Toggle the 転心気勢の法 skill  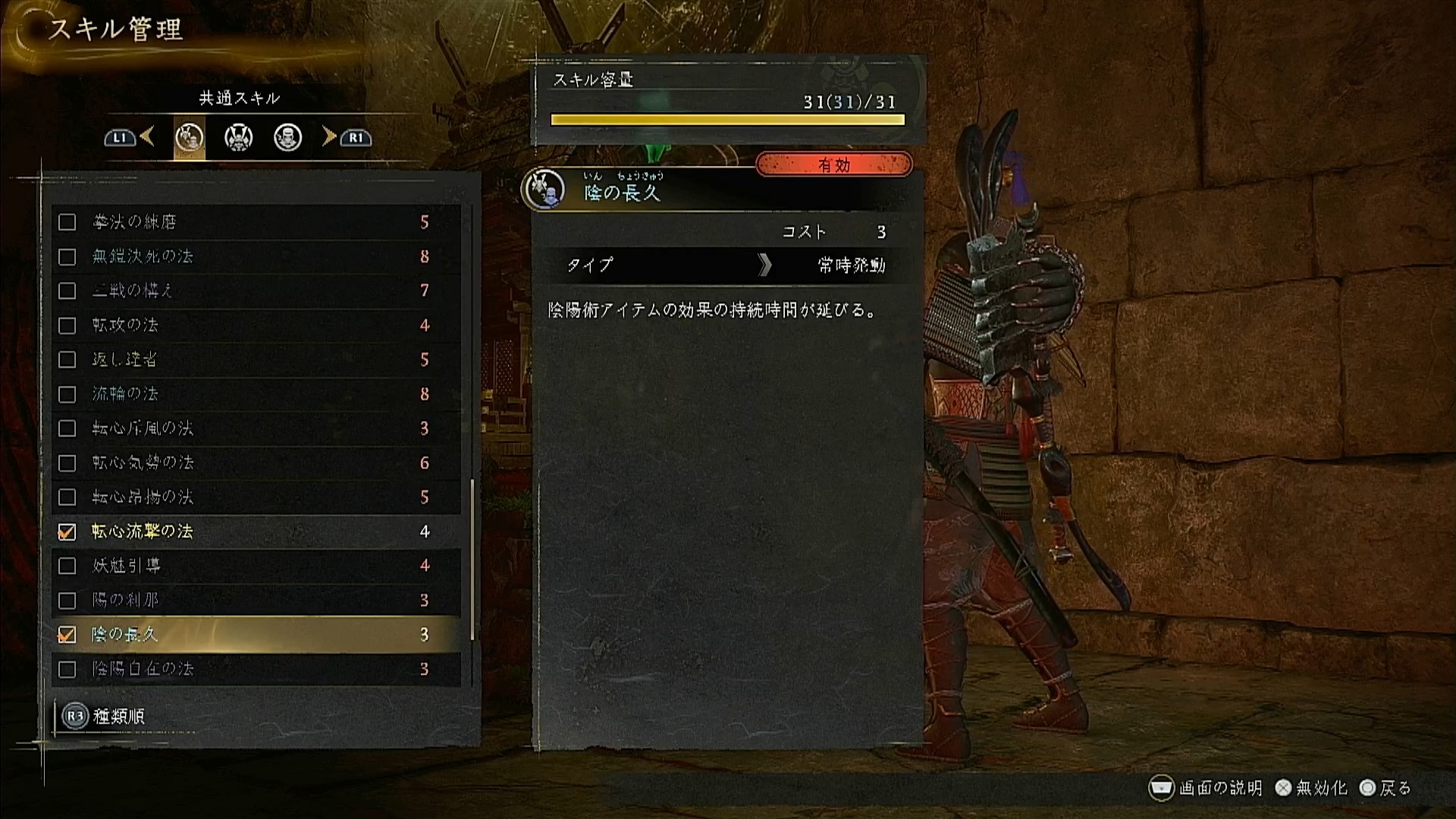pos(67,463)
